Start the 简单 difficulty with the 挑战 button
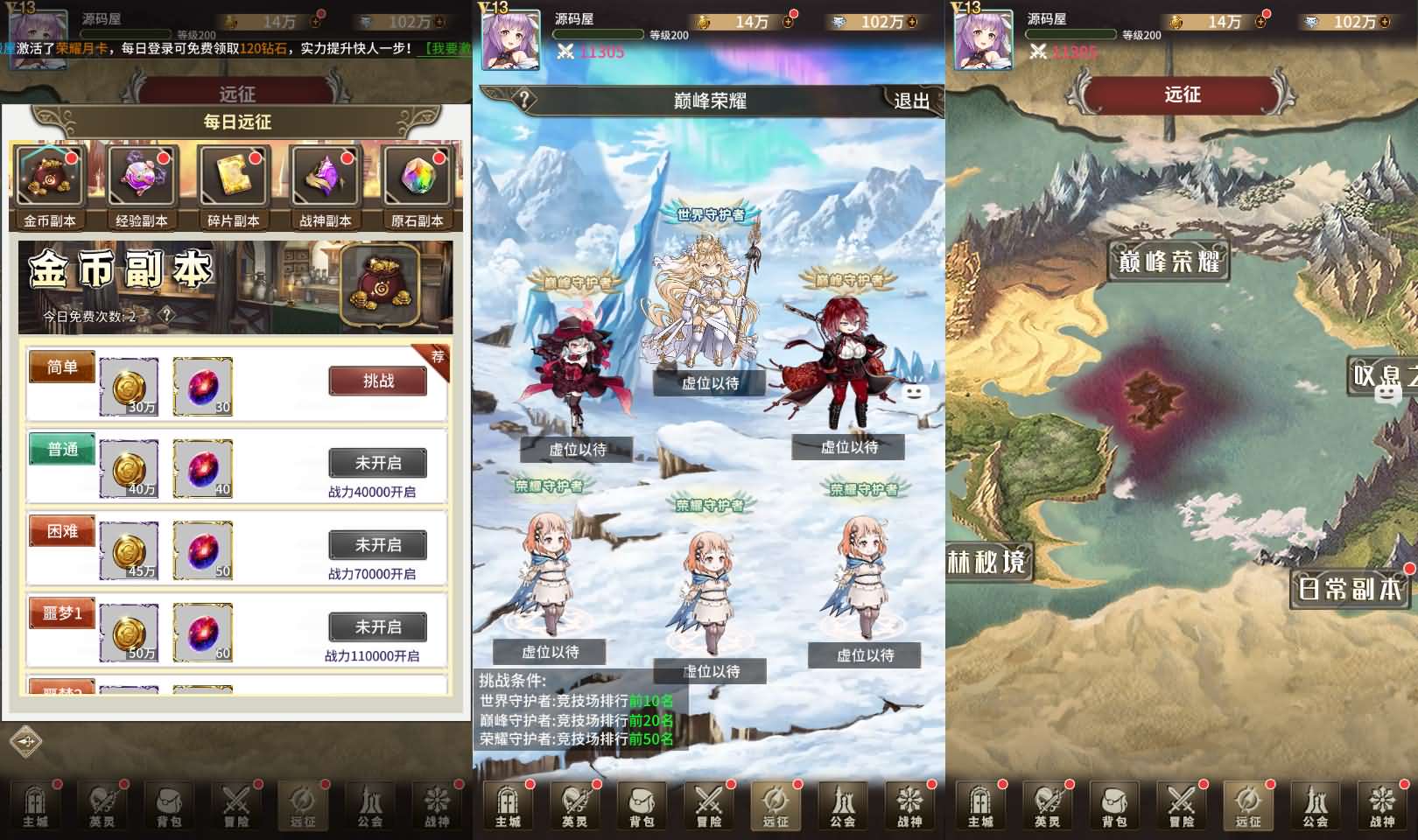Screen dimensions: 1418x840 point(378,381)
